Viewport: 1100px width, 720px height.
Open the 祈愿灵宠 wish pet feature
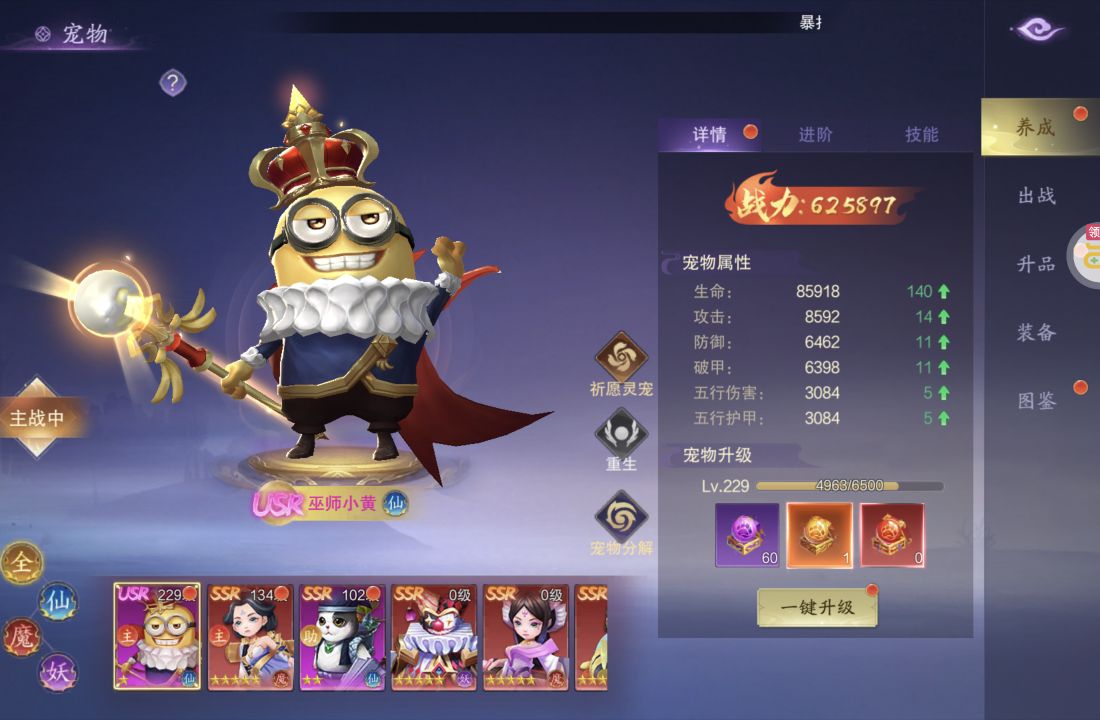pos(621,360)
